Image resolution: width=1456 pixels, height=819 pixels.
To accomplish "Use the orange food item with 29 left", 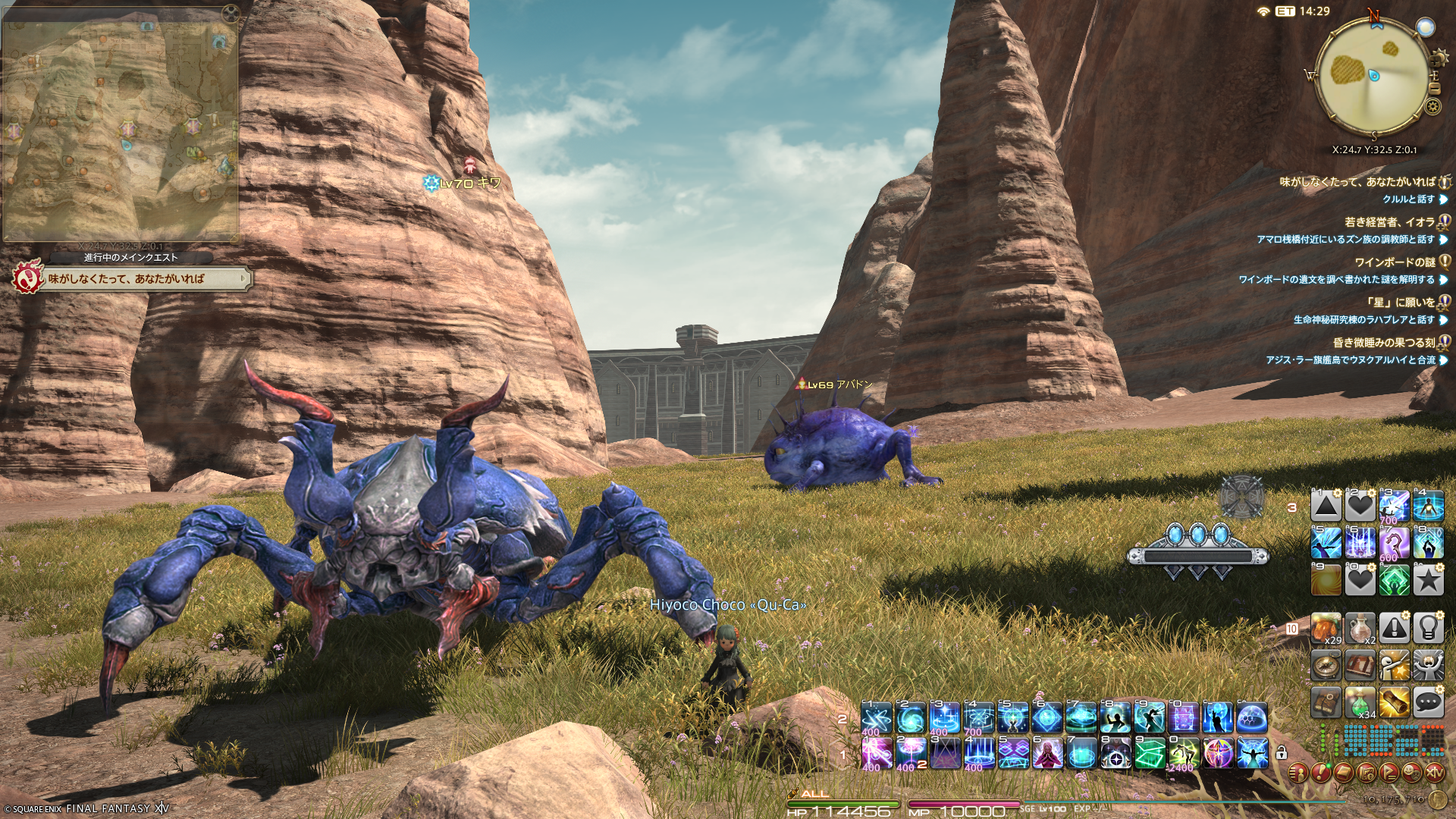I will point(1326,629).
